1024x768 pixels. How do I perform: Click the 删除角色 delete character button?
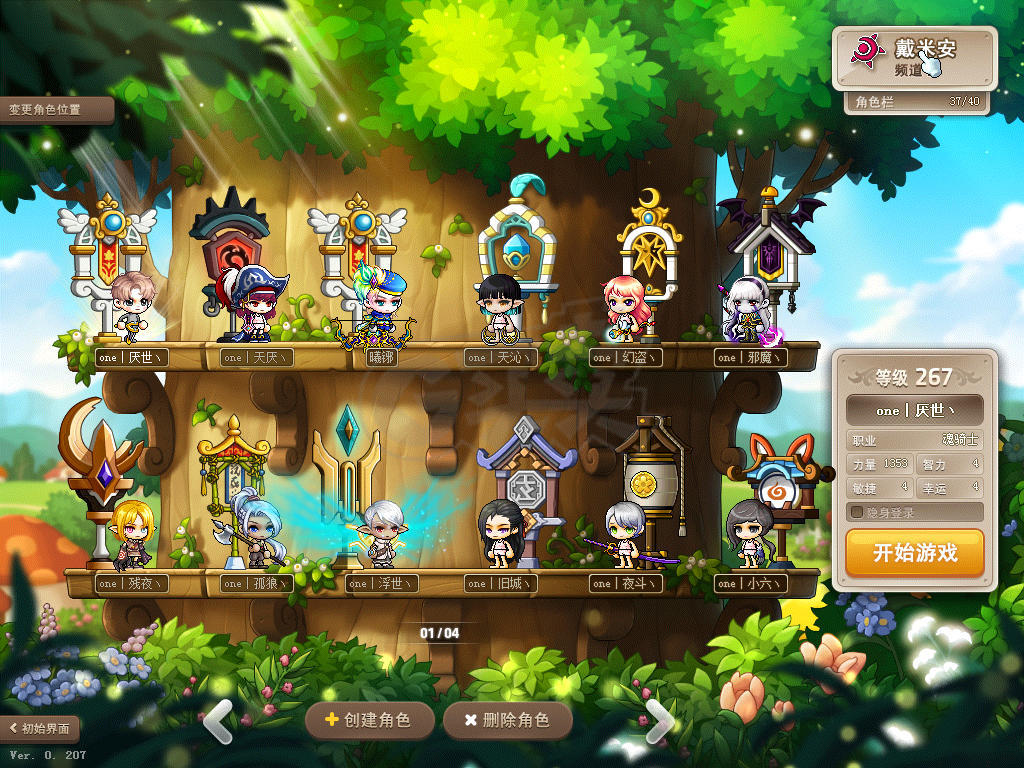point(507,720)
